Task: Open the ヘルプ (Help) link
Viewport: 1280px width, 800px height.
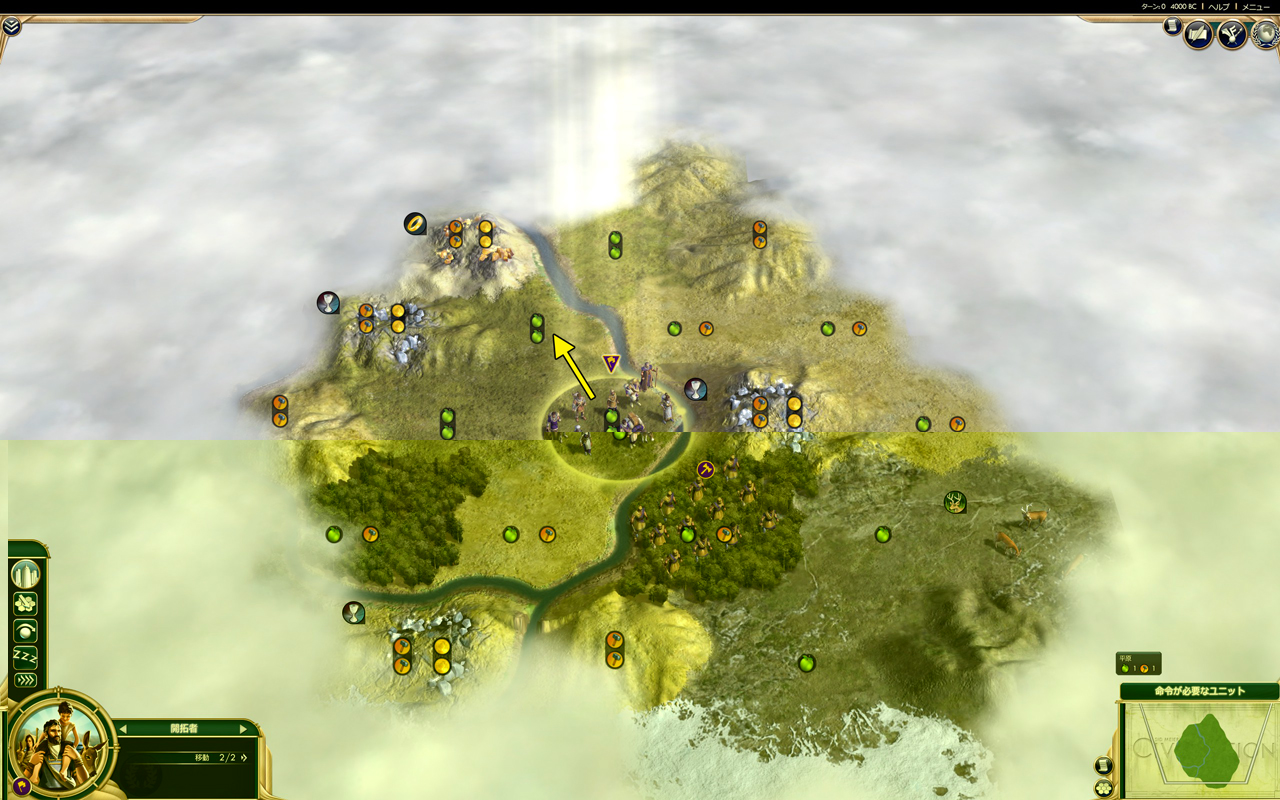Action: 1219,7
